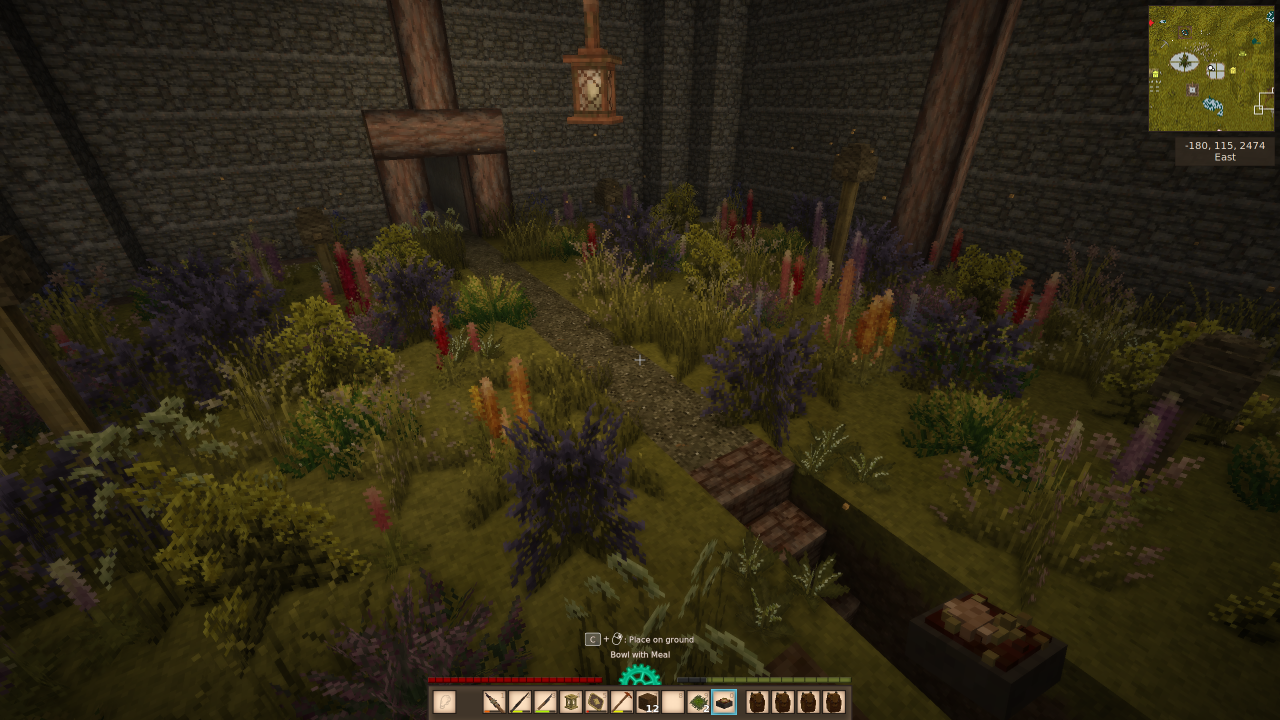Click the empty off-hand slot
Image resolution: width=1280 pixels, height=720 pixels.
pos(444,702)
